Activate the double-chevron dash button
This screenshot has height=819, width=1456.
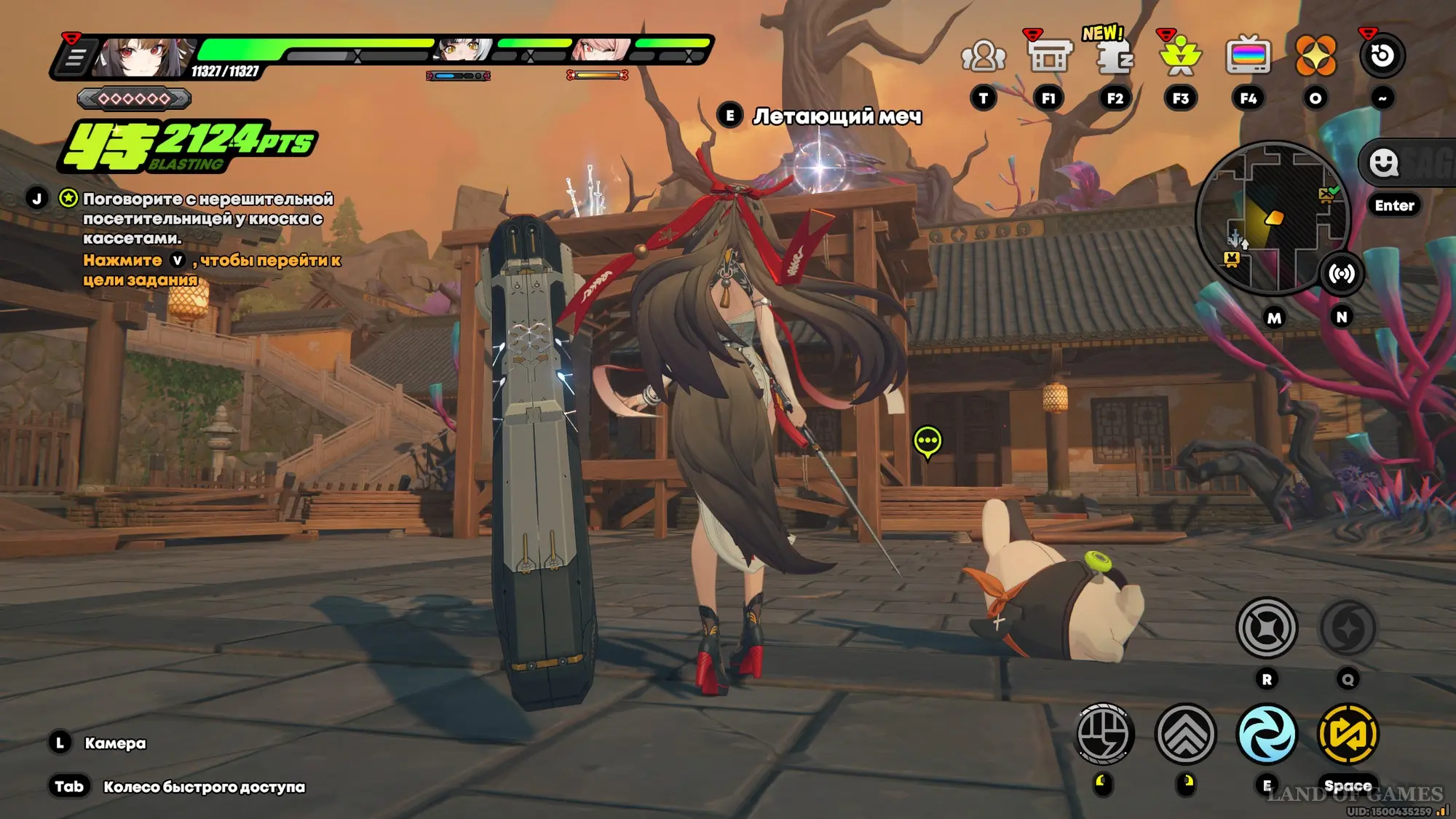click(x=1185, y=734)
